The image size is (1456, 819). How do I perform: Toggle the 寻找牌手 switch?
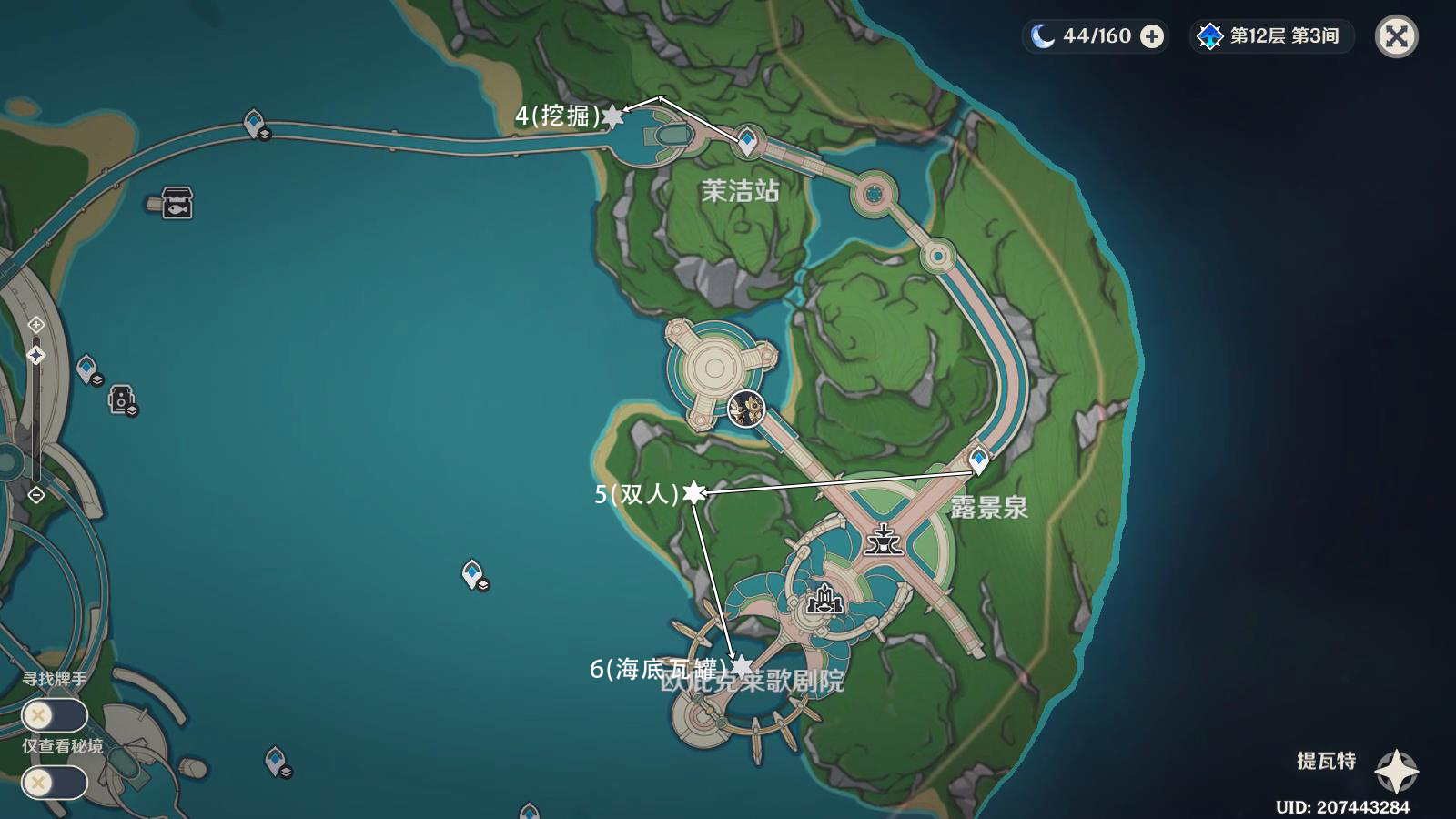click(55, 715)
